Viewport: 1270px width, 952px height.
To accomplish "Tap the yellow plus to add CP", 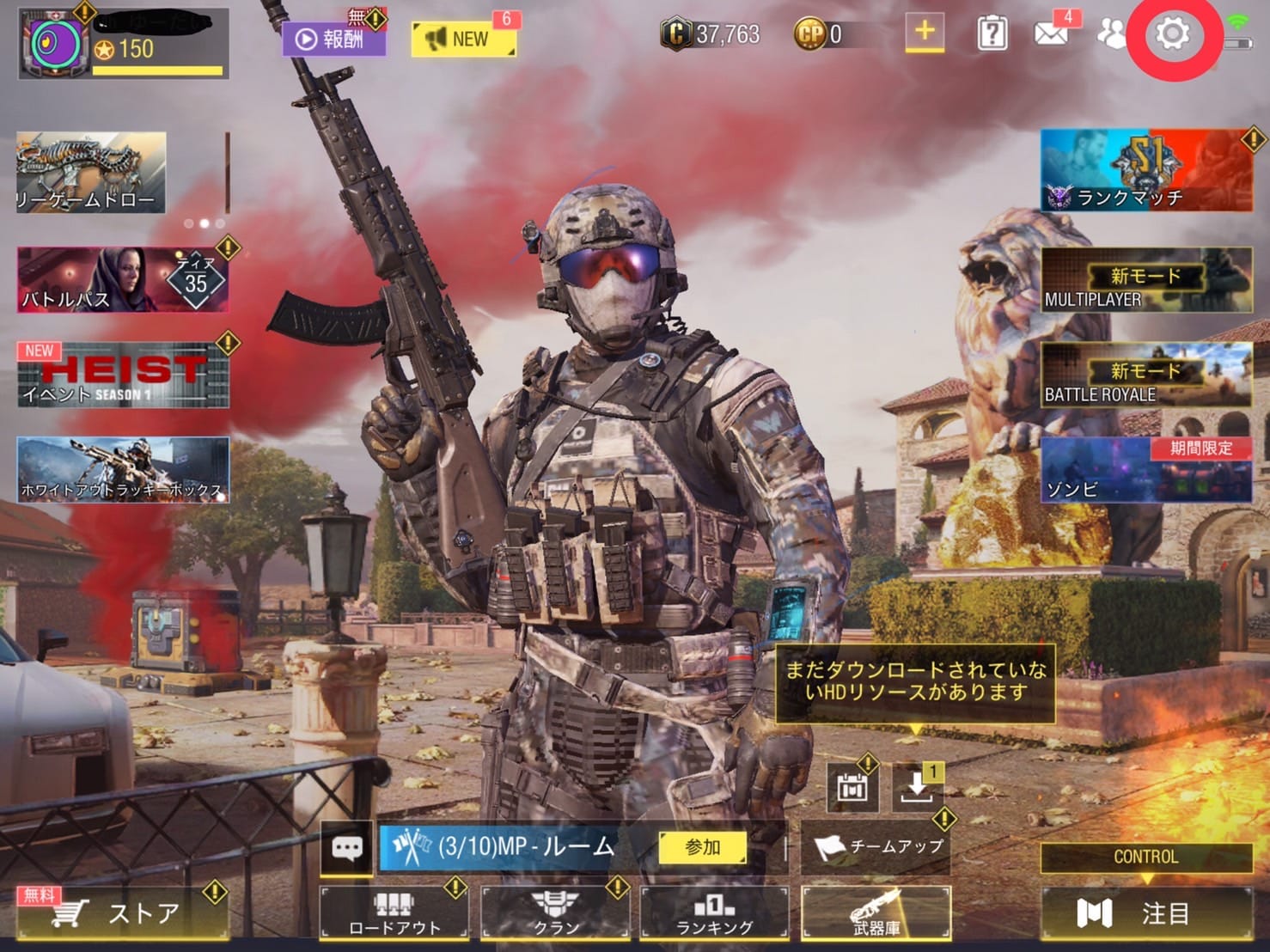I will (925, 33).
